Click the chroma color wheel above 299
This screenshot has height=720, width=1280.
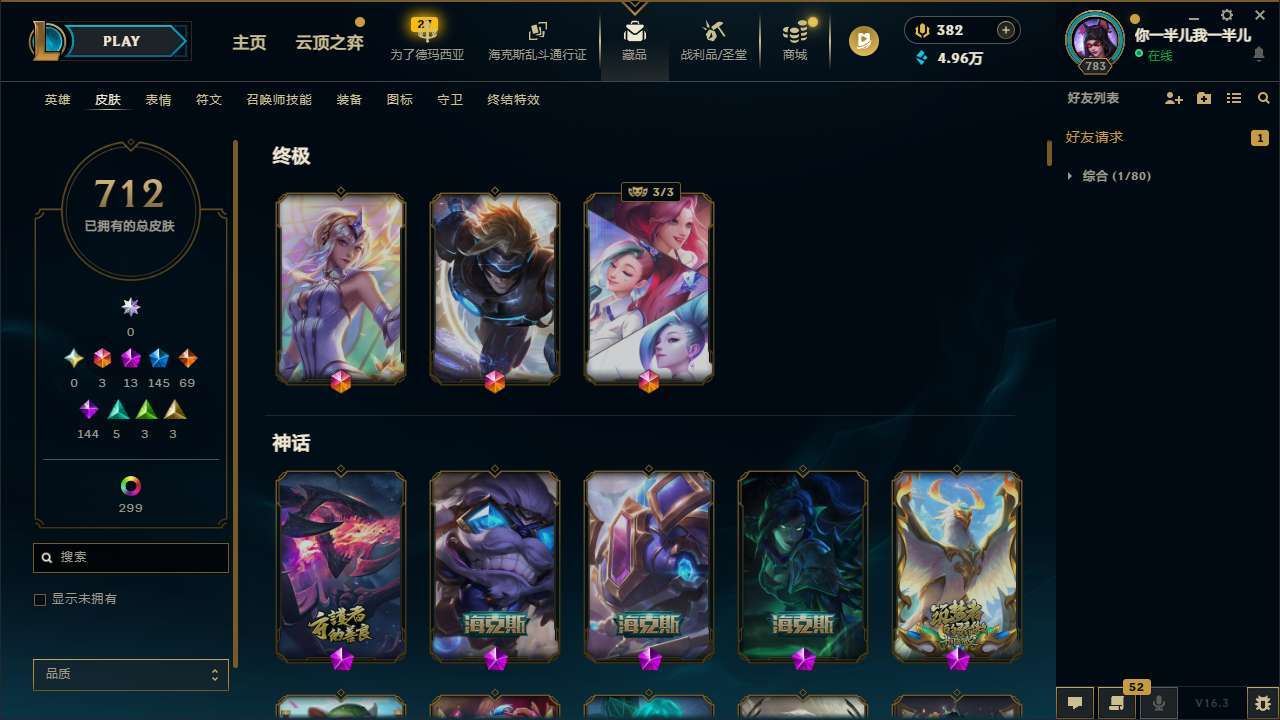tap(130, 487)
